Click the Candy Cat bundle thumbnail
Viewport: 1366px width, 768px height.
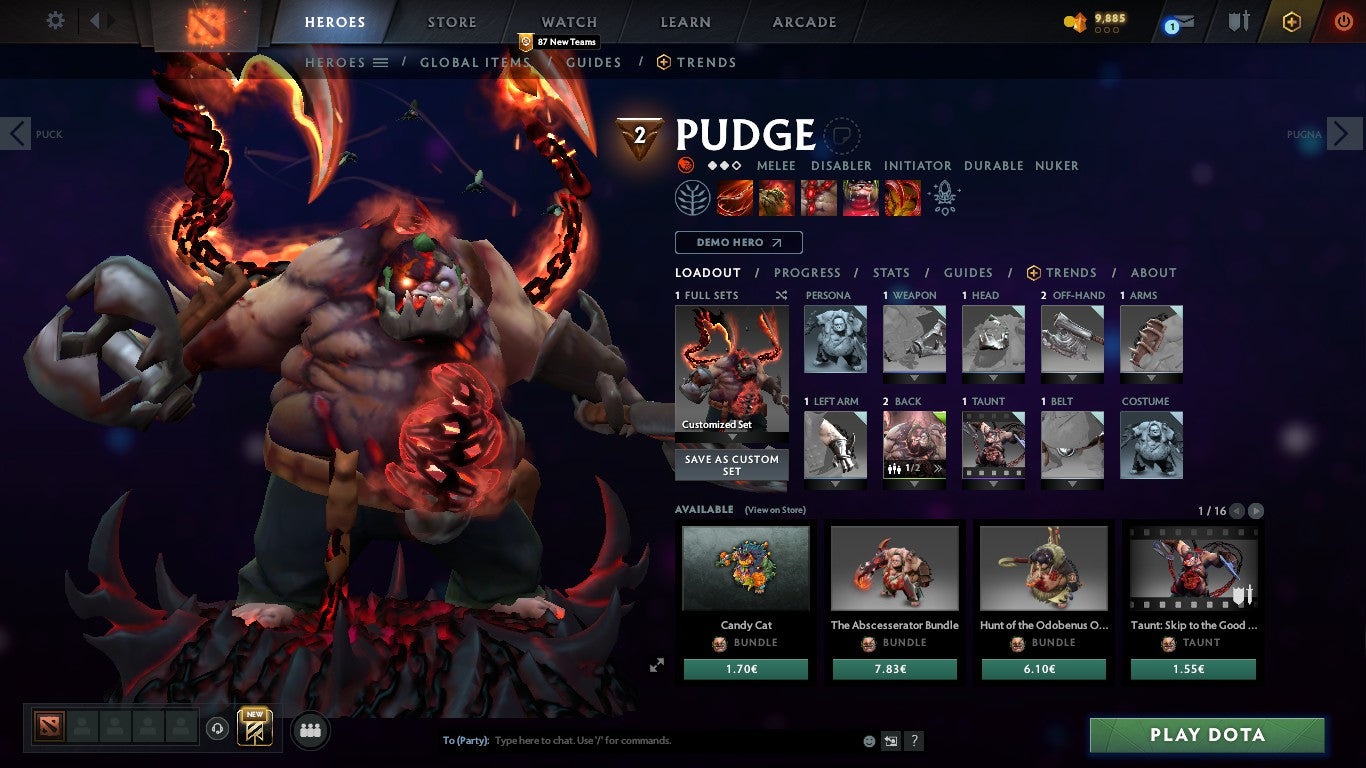pos(745,568)
